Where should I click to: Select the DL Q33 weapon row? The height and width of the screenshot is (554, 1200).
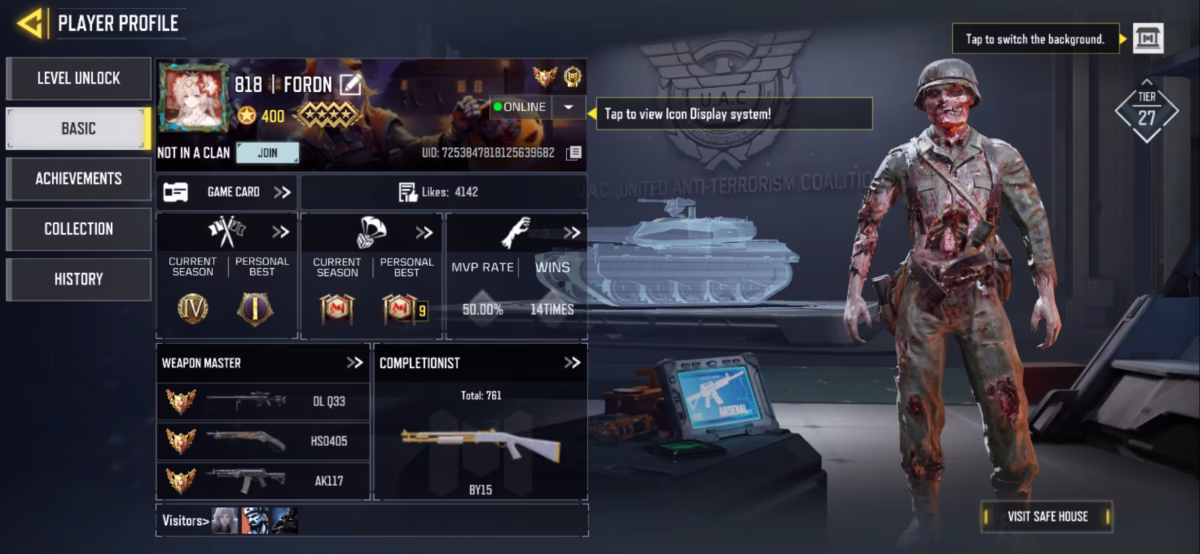click(x=263, y=401)
